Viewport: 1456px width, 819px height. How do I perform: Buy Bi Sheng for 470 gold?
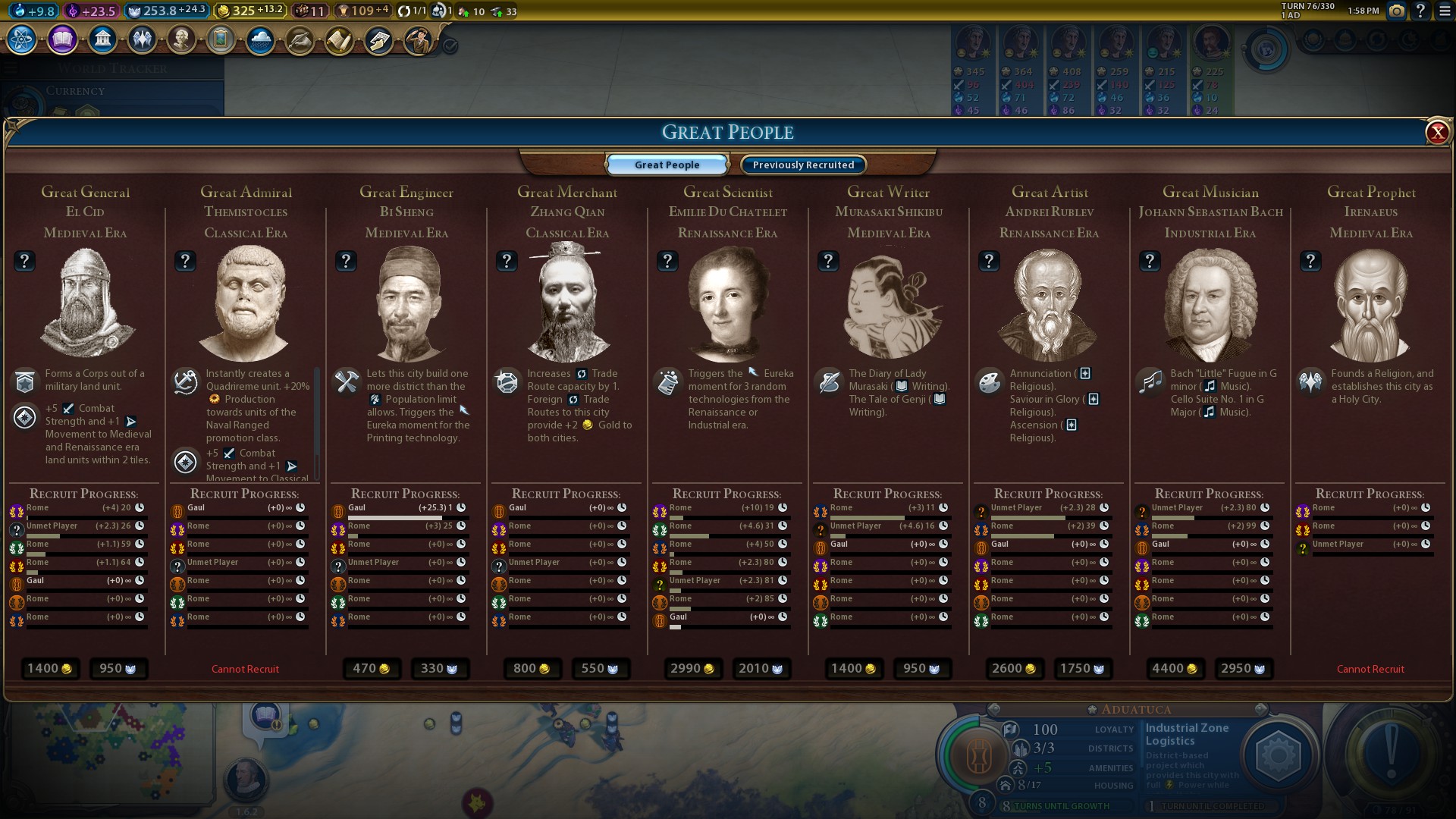pos(372,668)
